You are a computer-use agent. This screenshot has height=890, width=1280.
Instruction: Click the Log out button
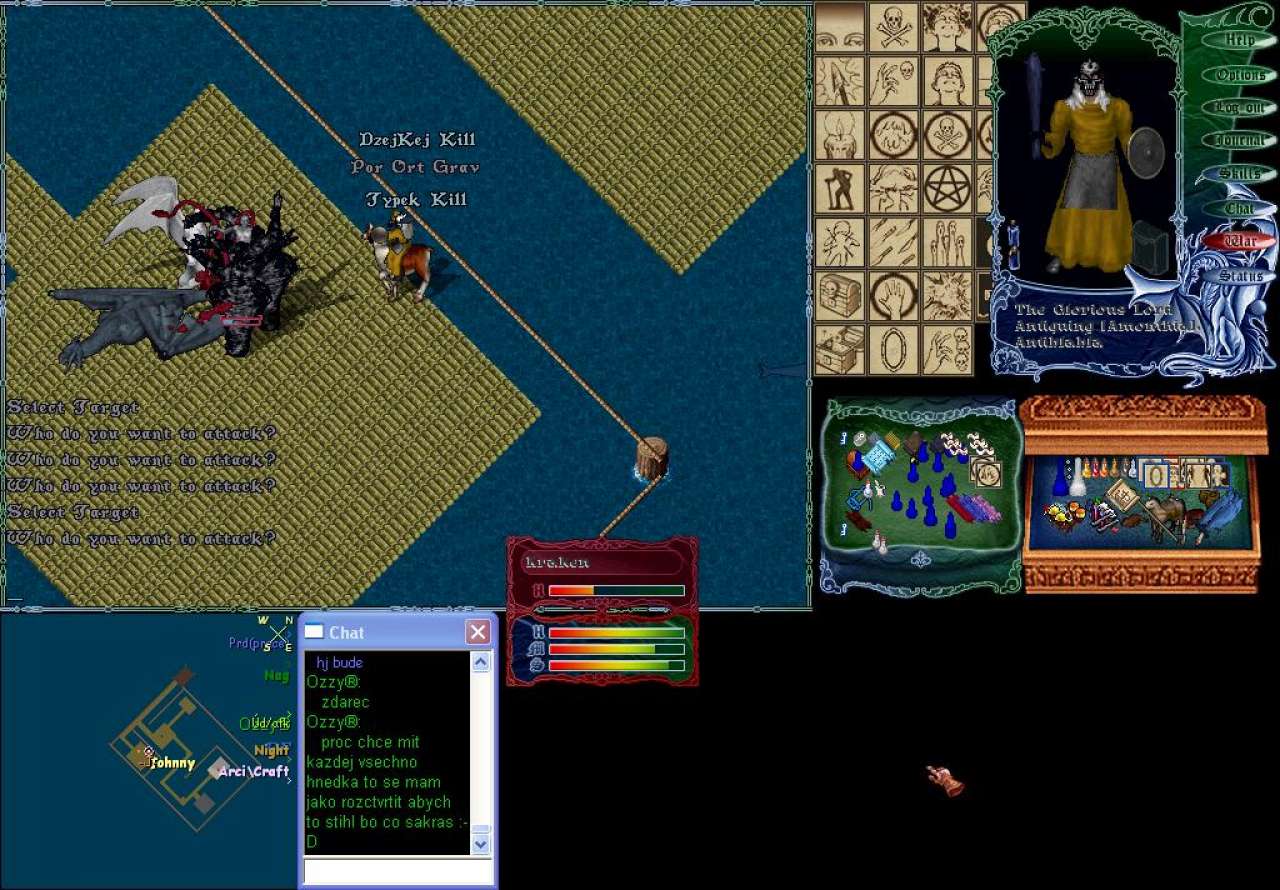click(1240, 108)
